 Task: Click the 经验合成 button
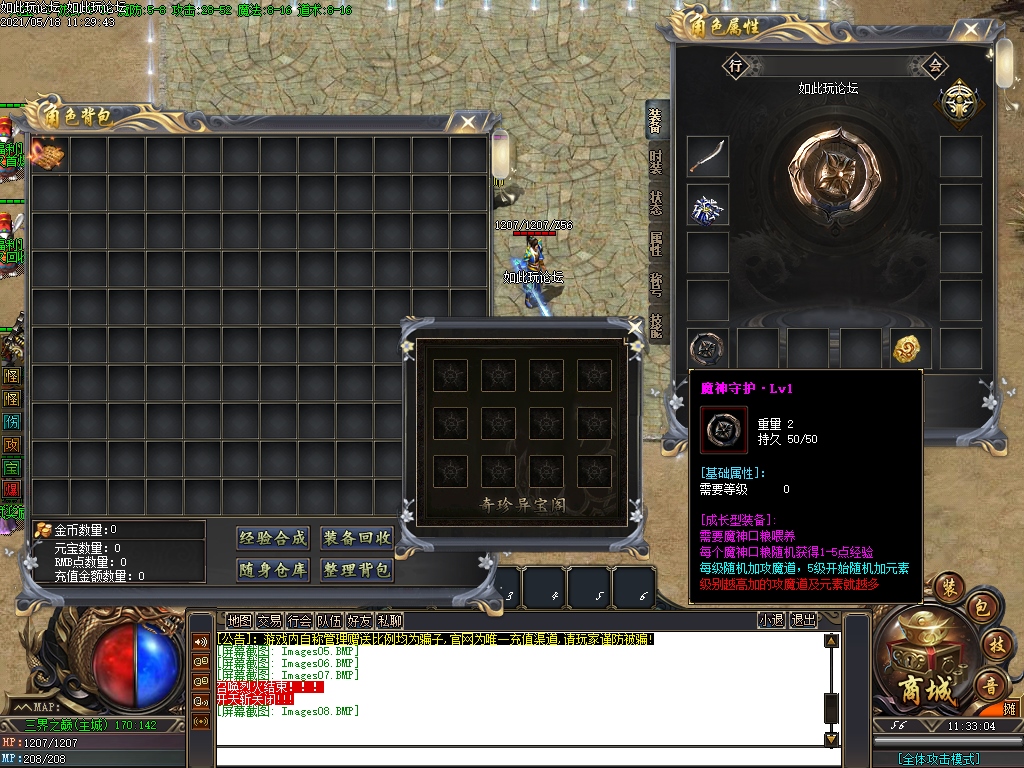tap(273, 538)
